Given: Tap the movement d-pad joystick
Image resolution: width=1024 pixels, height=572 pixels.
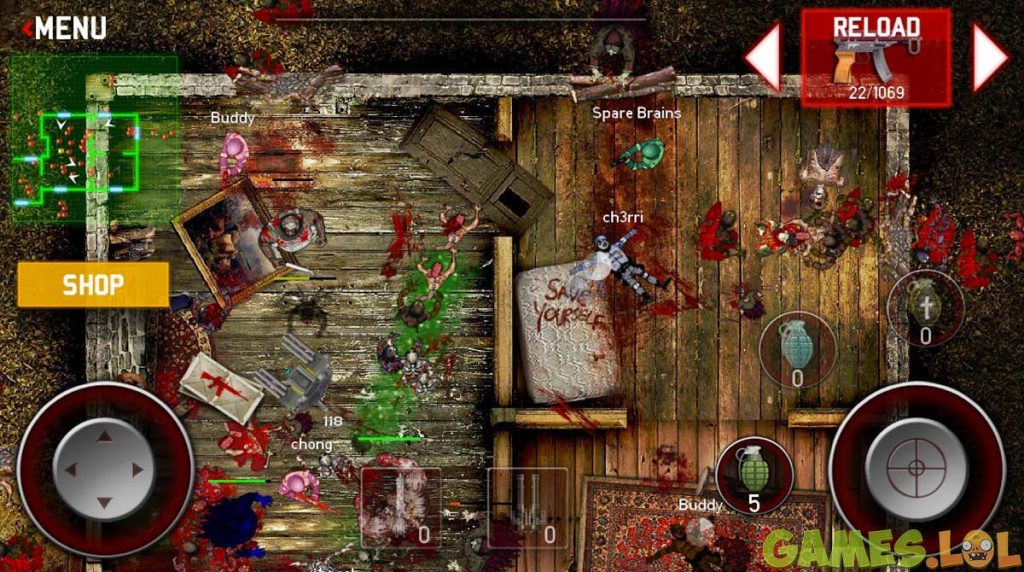Looking at the screenshot, I should (104, 468).
